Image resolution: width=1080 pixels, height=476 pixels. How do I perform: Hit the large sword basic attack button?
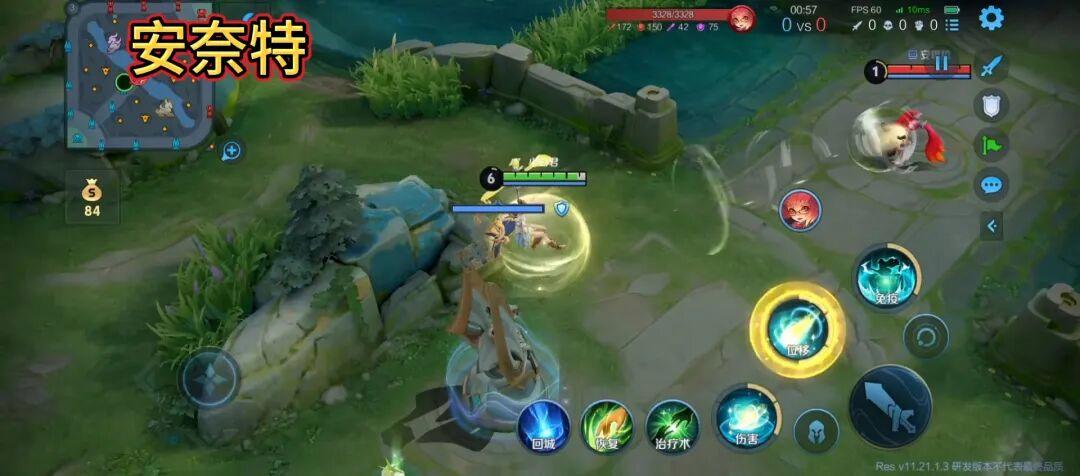(x=890, y=405)
